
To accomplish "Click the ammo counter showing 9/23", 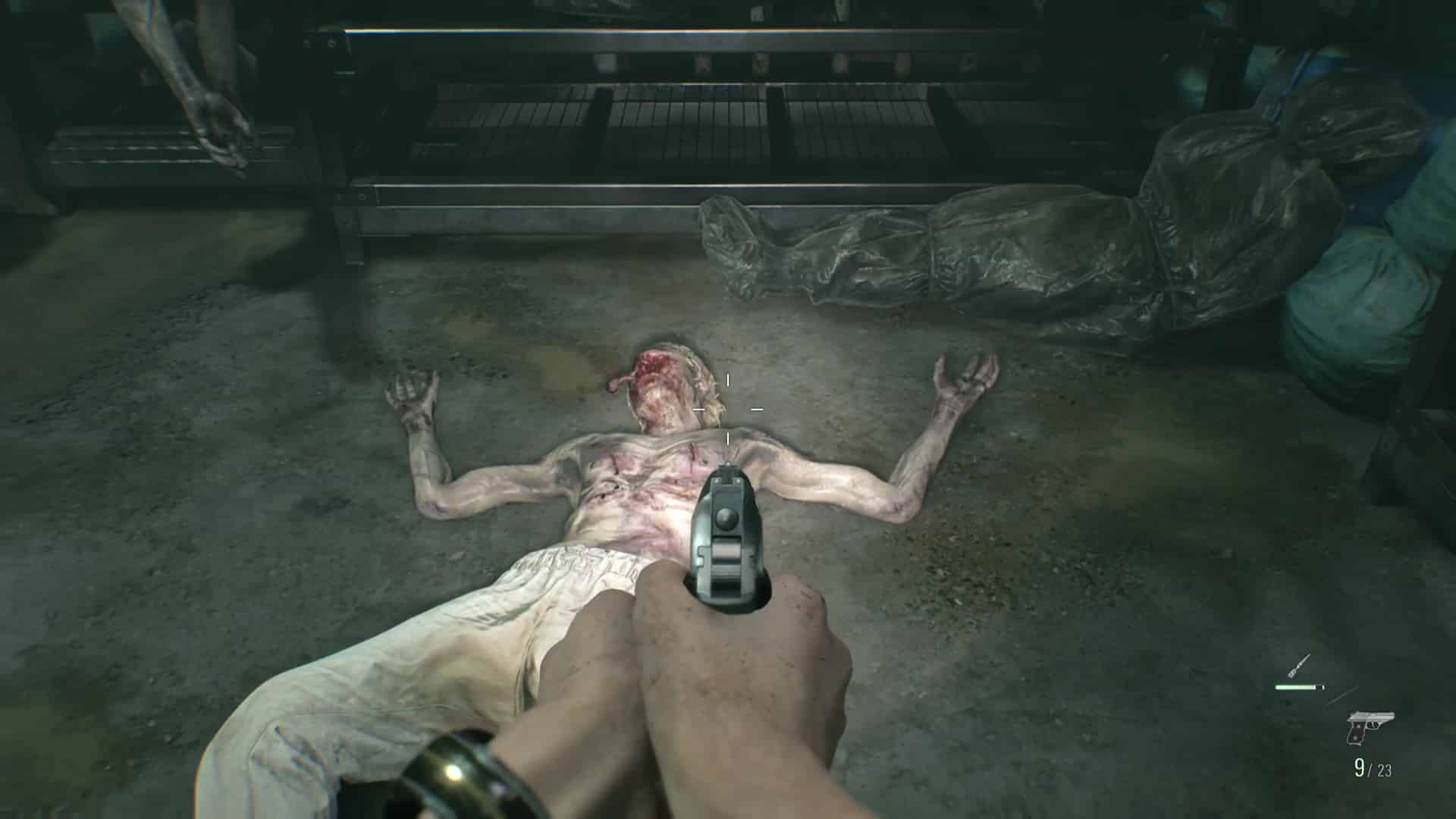I will pyautogui.click(x=1374, y=769).
